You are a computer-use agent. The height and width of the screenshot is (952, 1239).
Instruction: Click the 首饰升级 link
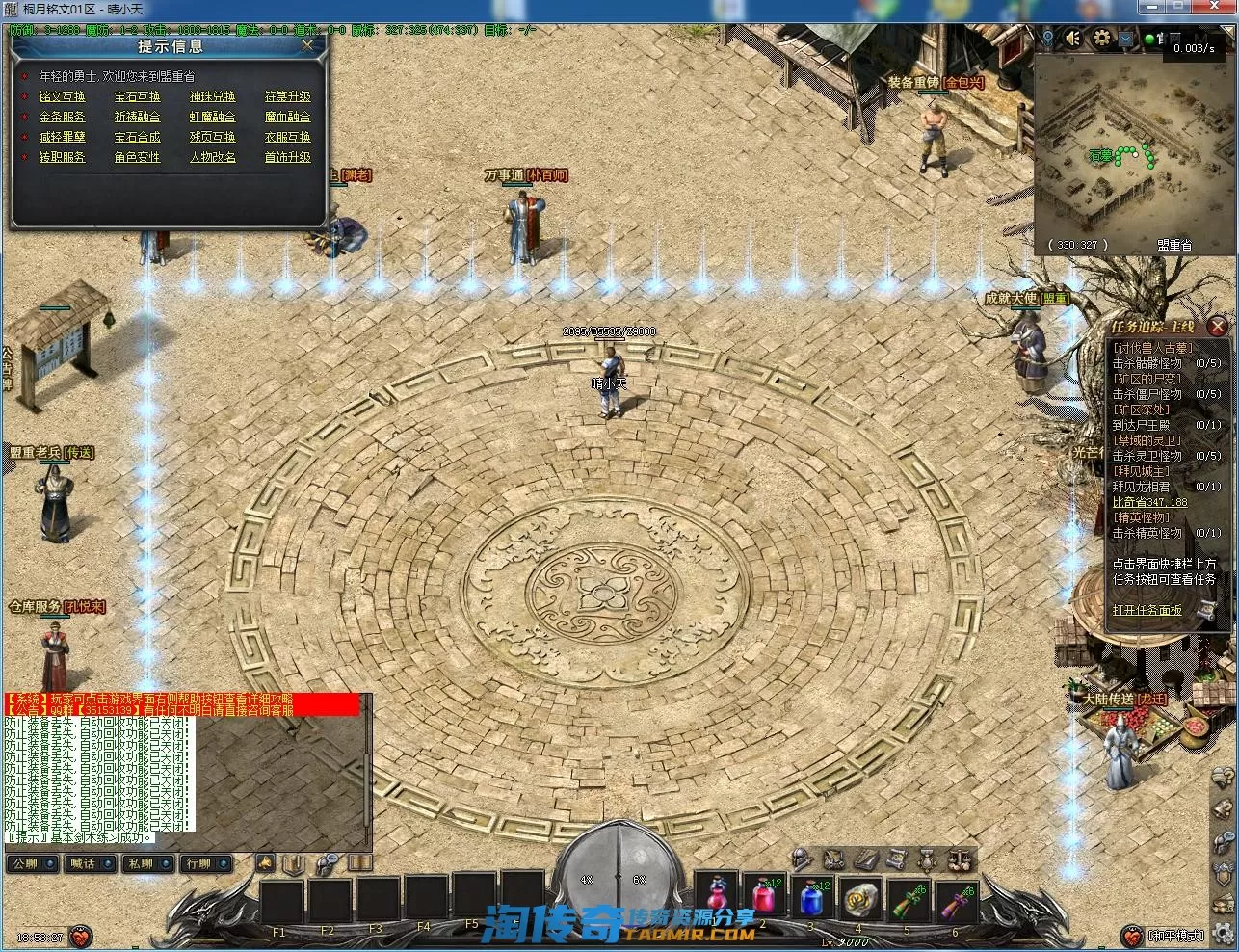point(288,157)
